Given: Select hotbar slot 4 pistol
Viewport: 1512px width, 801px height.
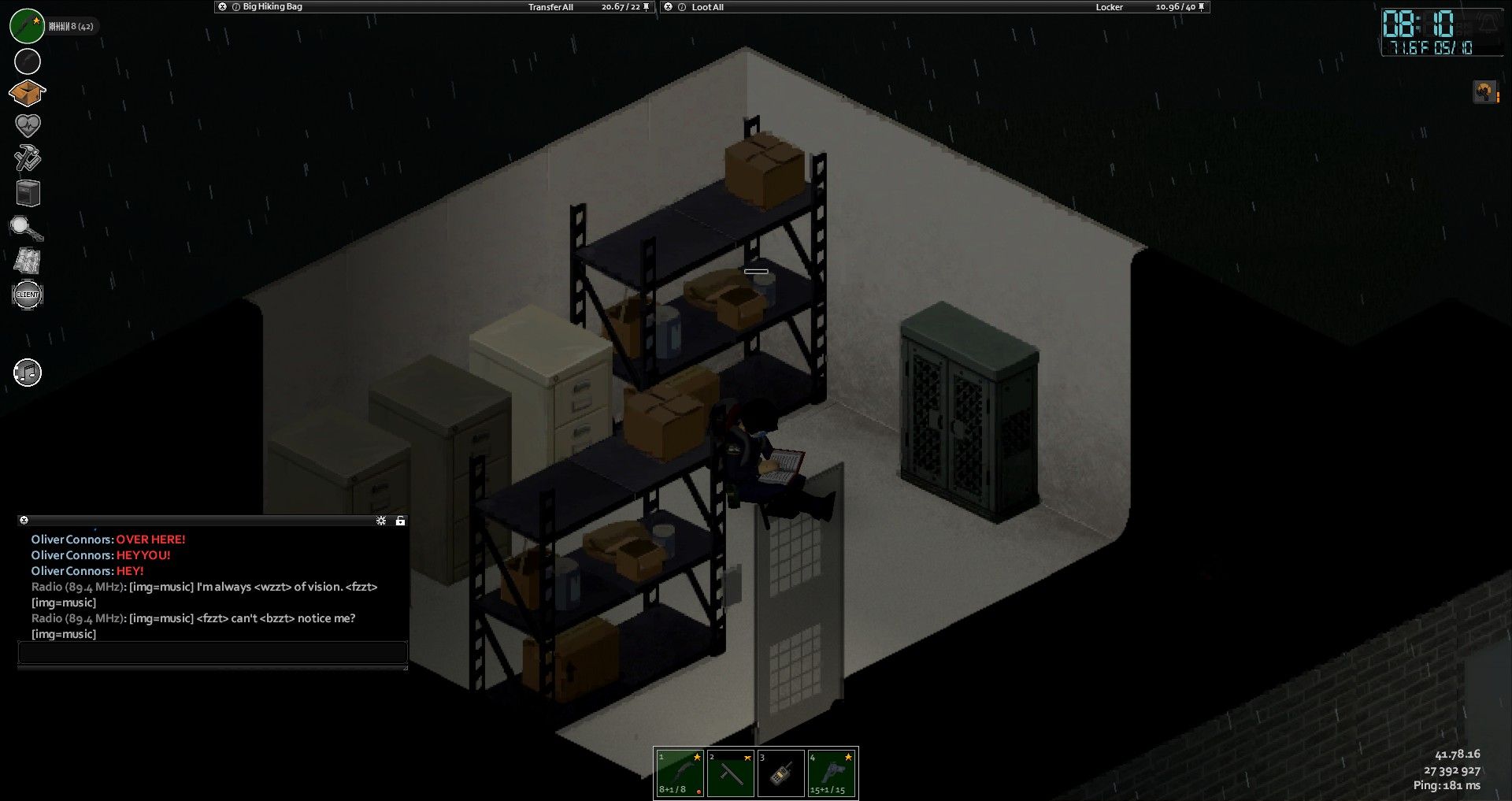Looking at the screenshot, I should point(832,773).
